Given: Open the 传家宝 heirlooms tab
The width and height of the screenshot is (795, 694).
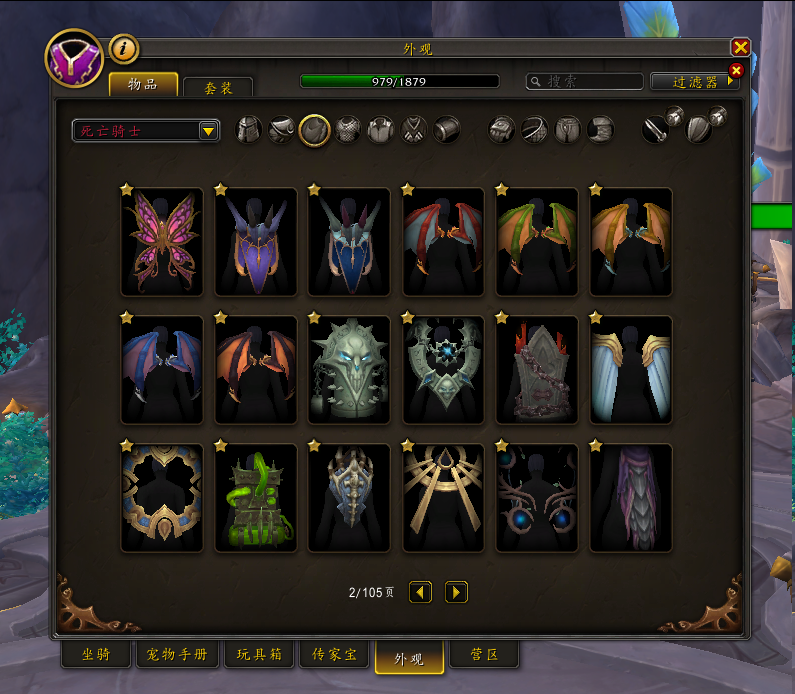Looking at the screenshot, I should click(x=334, y=656).
